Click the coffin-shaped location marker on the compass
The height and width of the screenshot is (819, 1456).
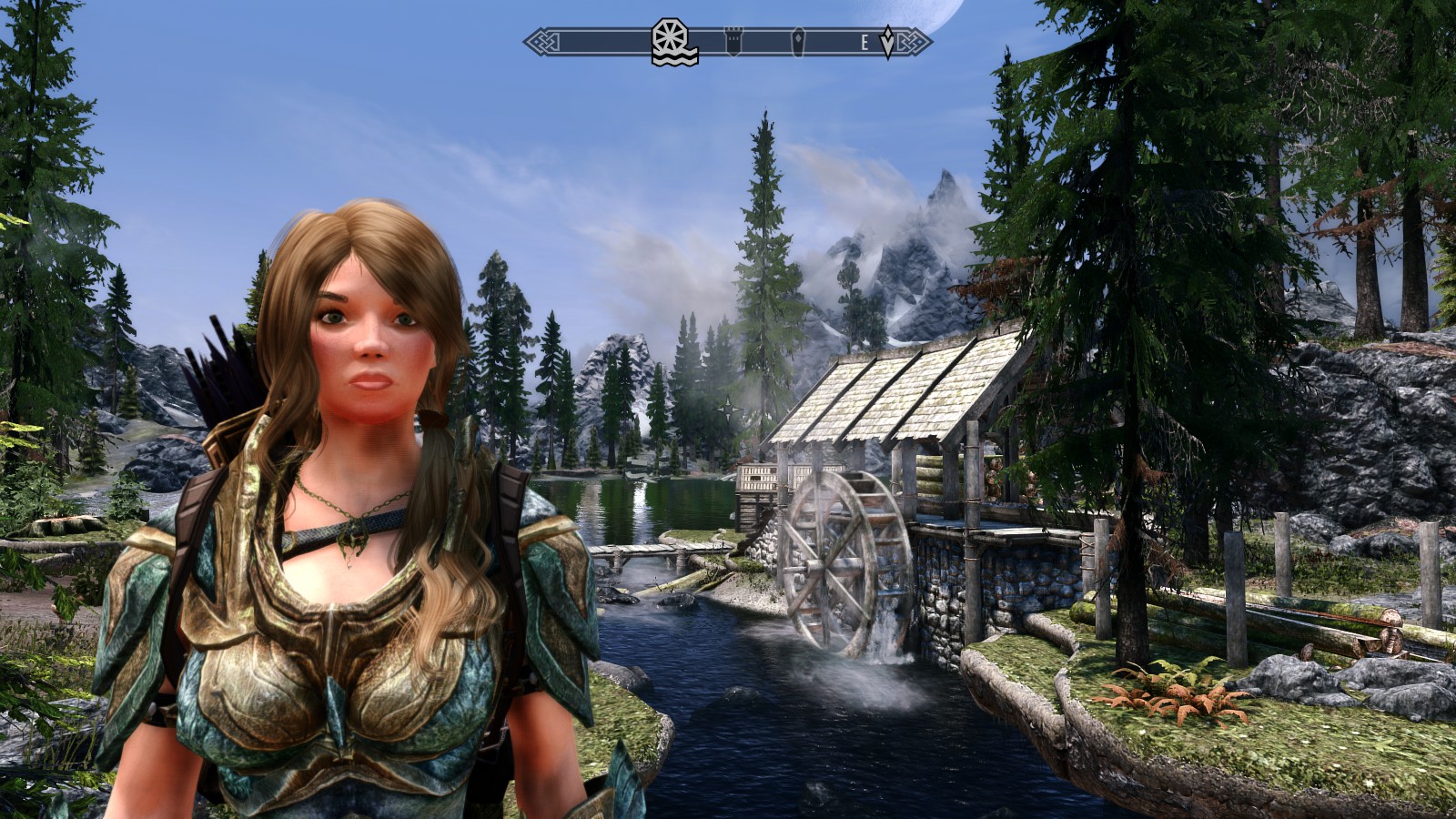coord(798,43)
